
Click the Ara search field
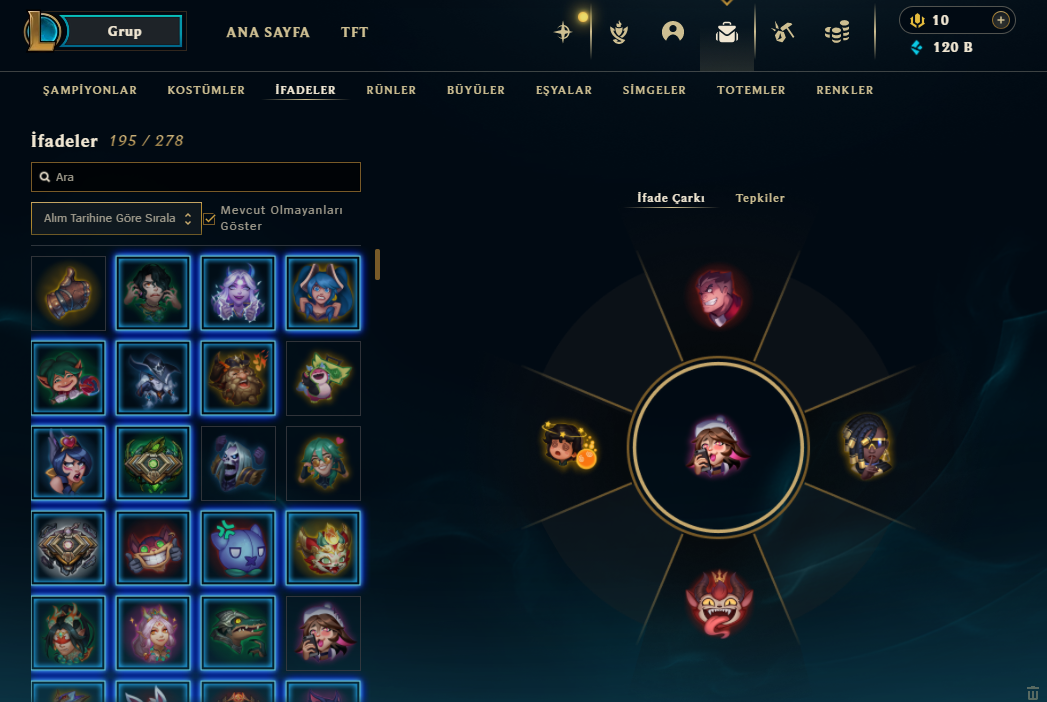tap(196, 177)
